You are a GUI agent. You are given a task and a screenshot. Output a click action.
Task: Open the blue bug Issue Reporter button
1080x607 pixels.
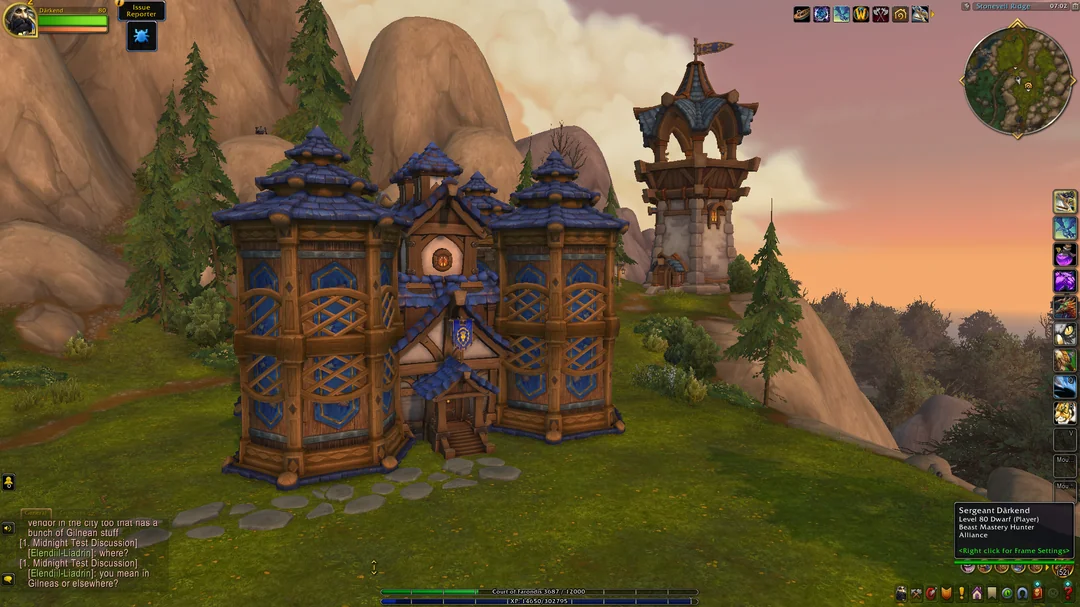point(141,37)
